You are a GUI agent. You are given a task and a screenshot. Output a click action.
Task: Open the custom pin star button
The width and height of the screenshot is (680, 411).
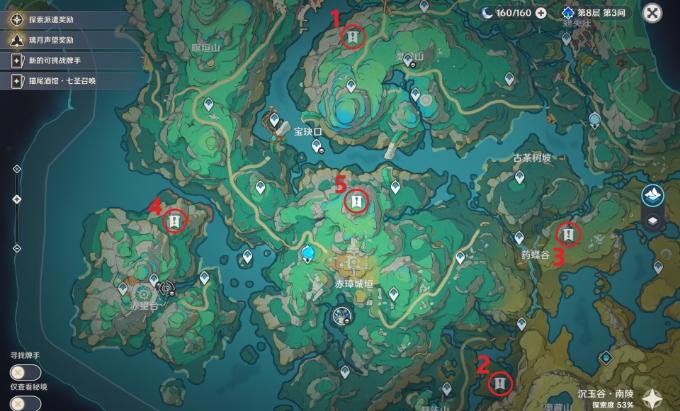[x=652, y=398]
